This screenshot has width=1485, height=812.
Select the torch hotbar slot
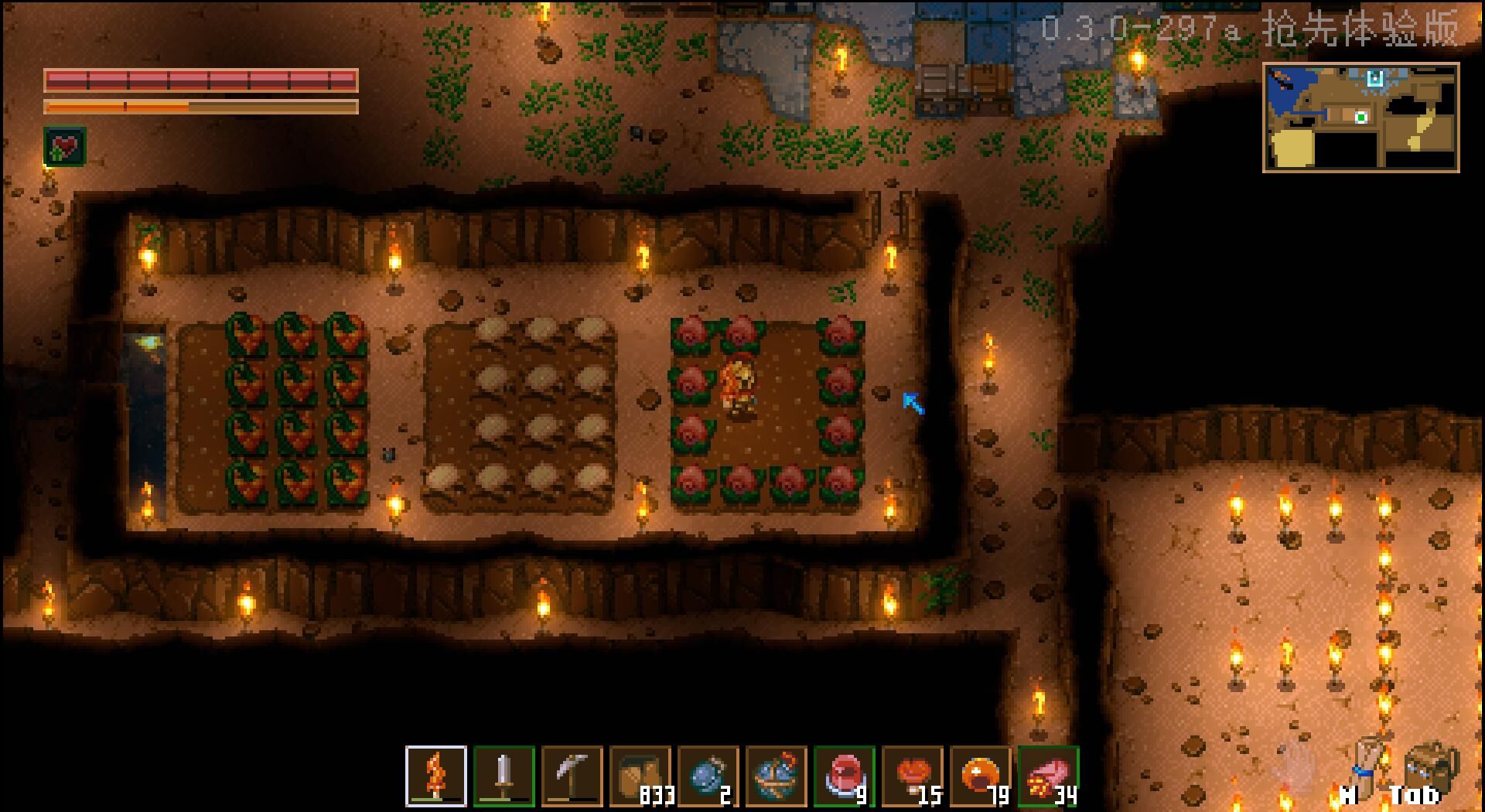435,776
